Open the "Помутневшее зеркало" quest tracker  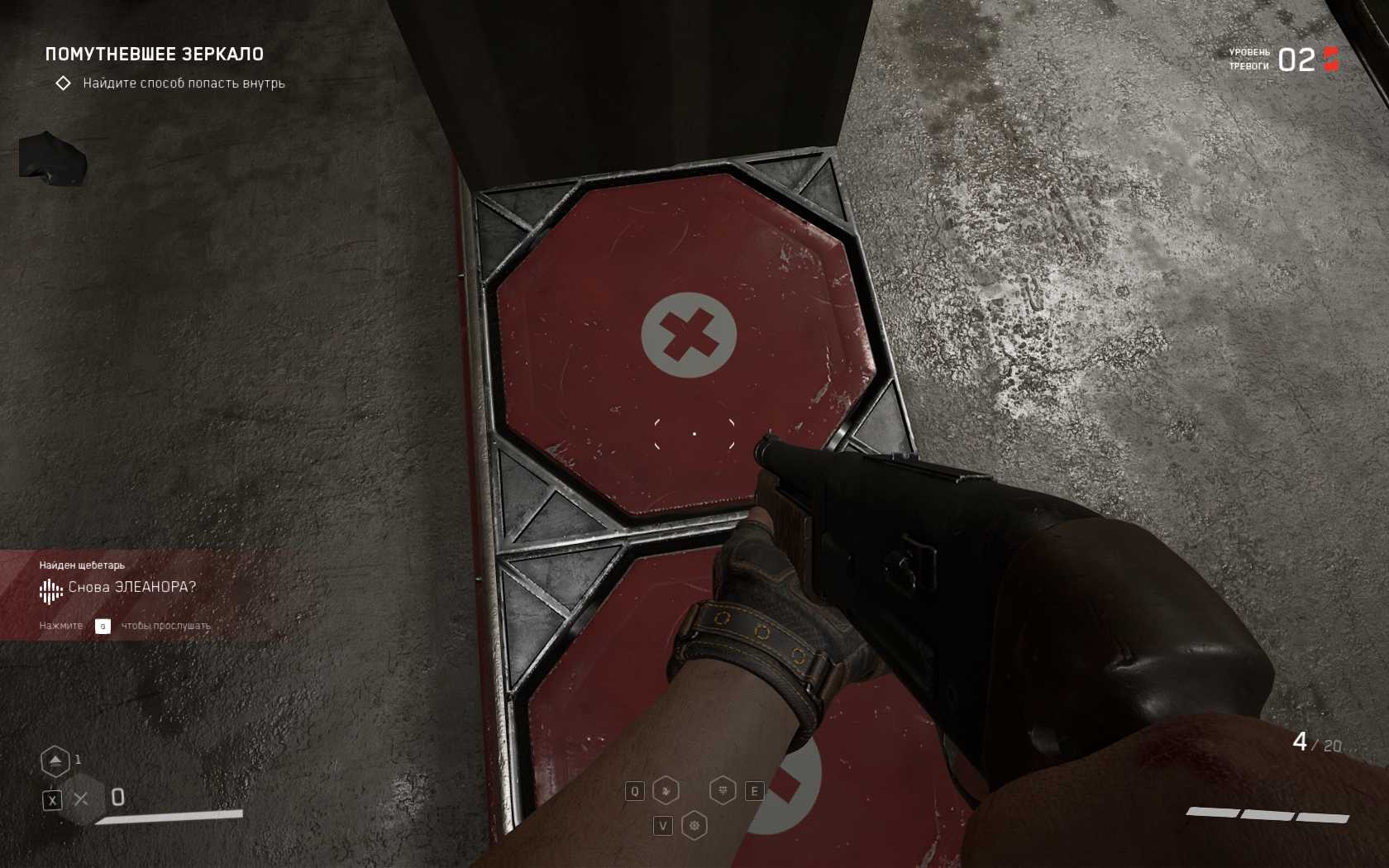tap(154, 55)
